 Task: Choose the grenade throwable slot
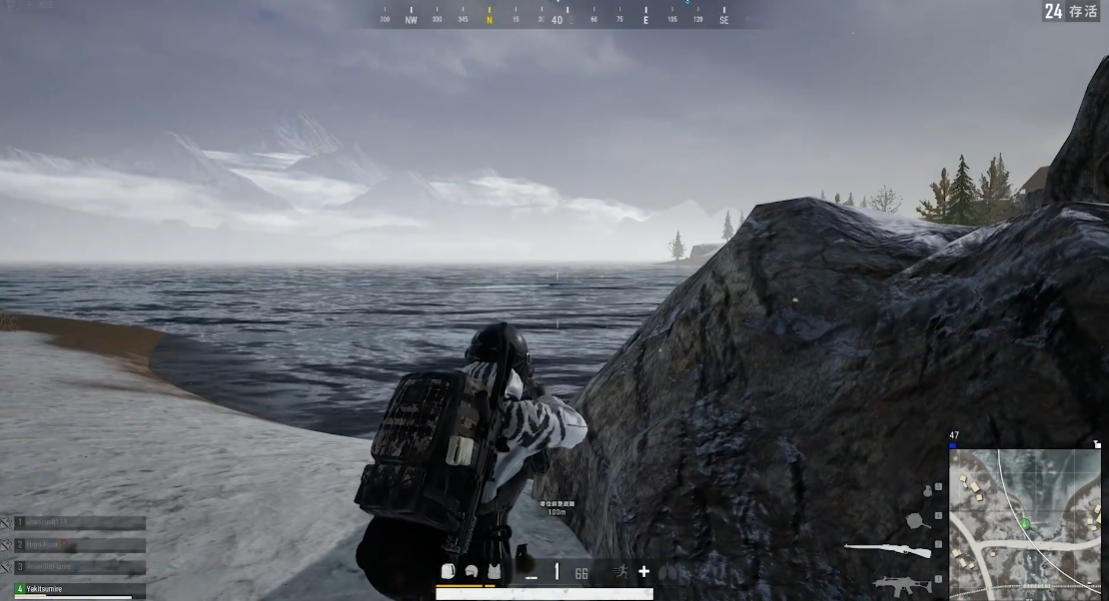pos(926,491)
